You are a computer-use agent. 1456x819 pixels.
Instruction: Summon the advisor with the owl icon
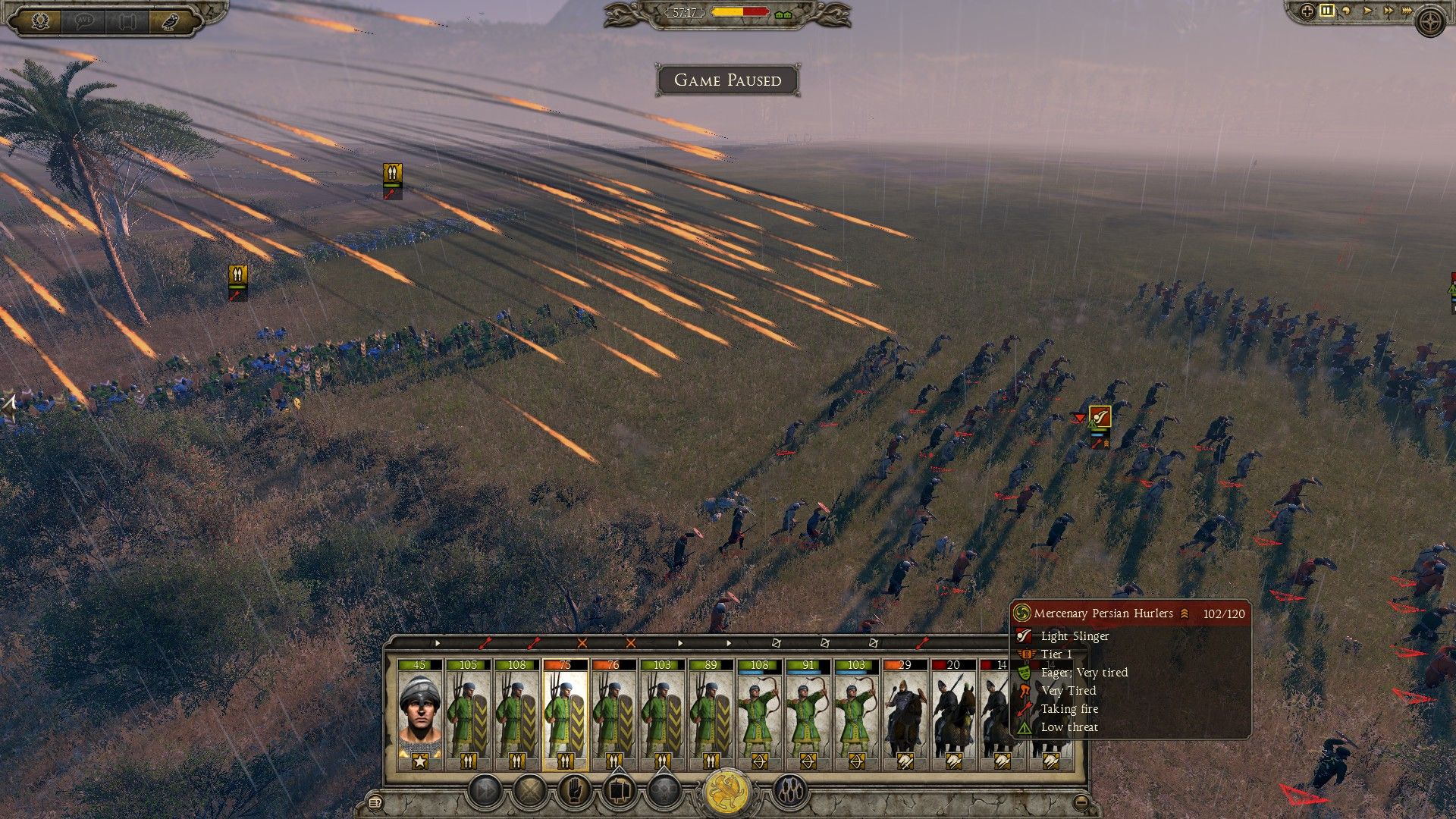(173, 19)
